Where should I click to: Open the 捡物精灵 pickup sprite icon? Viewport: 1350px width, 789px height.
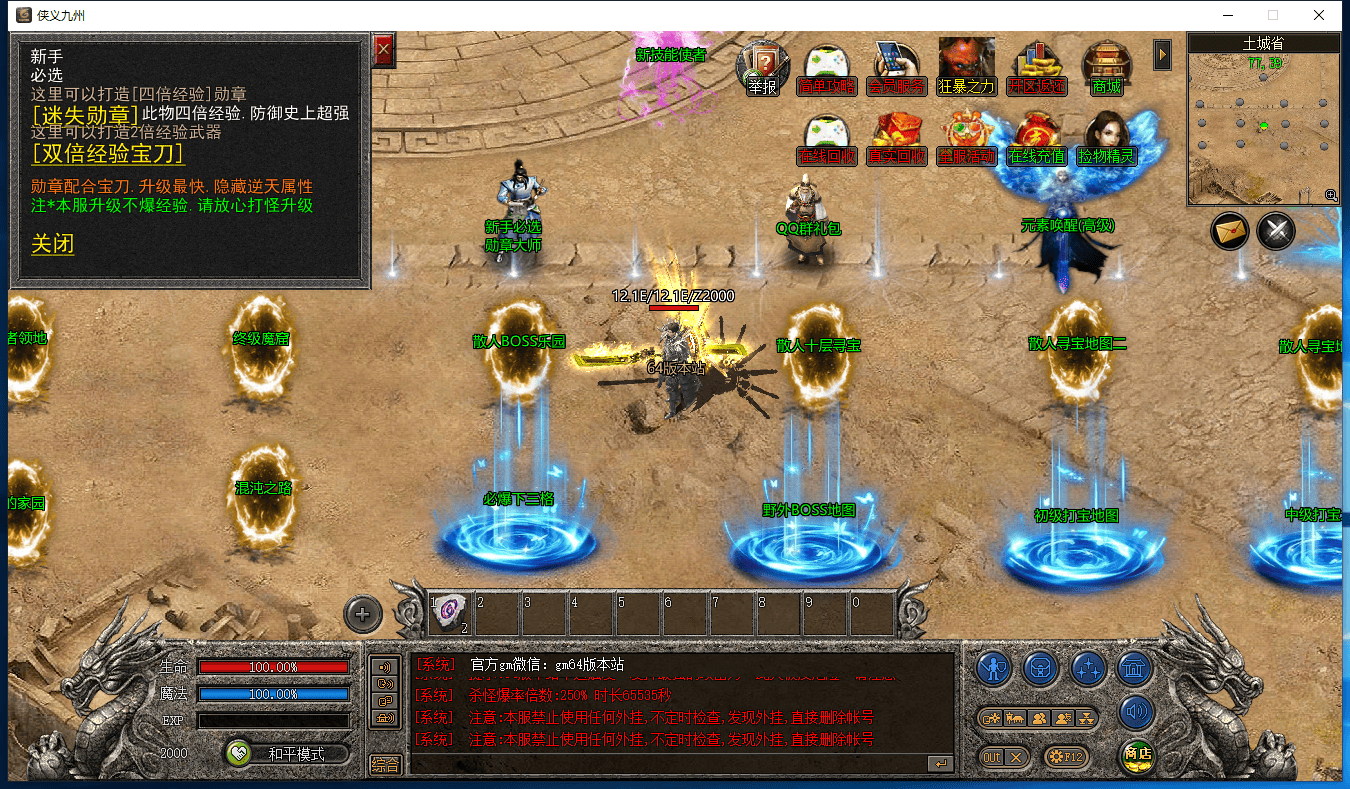1106,140
